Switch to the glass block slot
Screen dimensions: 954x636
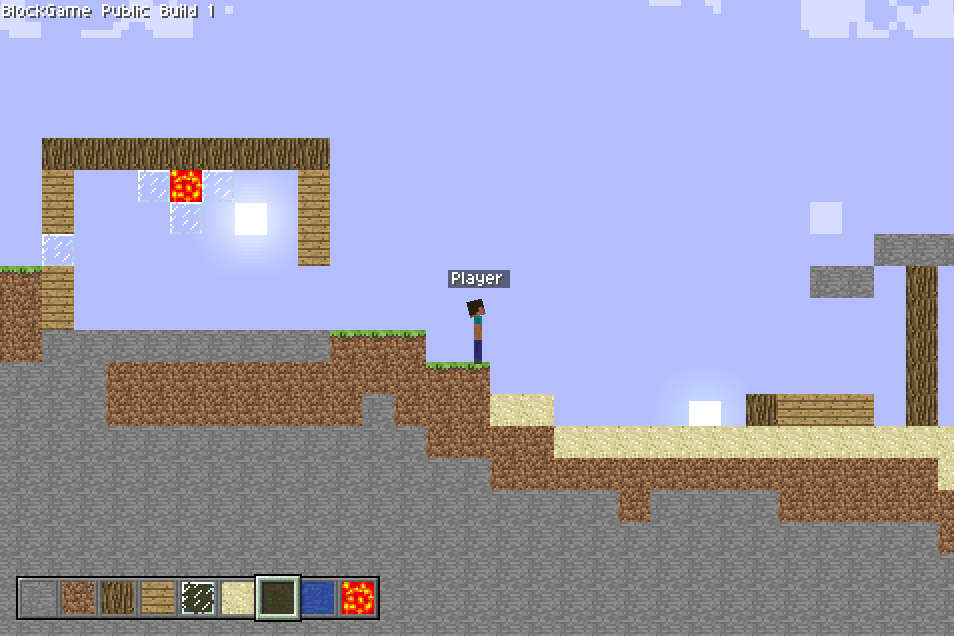coord(198,598)
